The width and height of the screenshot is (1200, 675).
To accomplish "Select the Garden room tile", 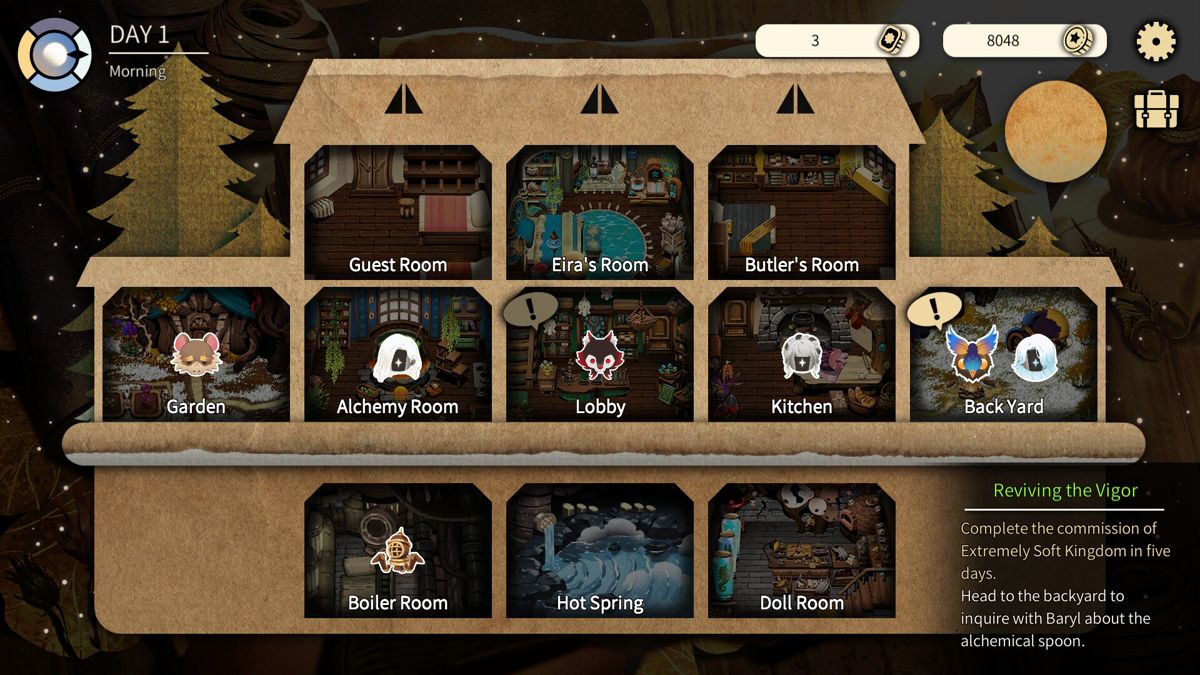I will coord(196,355).
